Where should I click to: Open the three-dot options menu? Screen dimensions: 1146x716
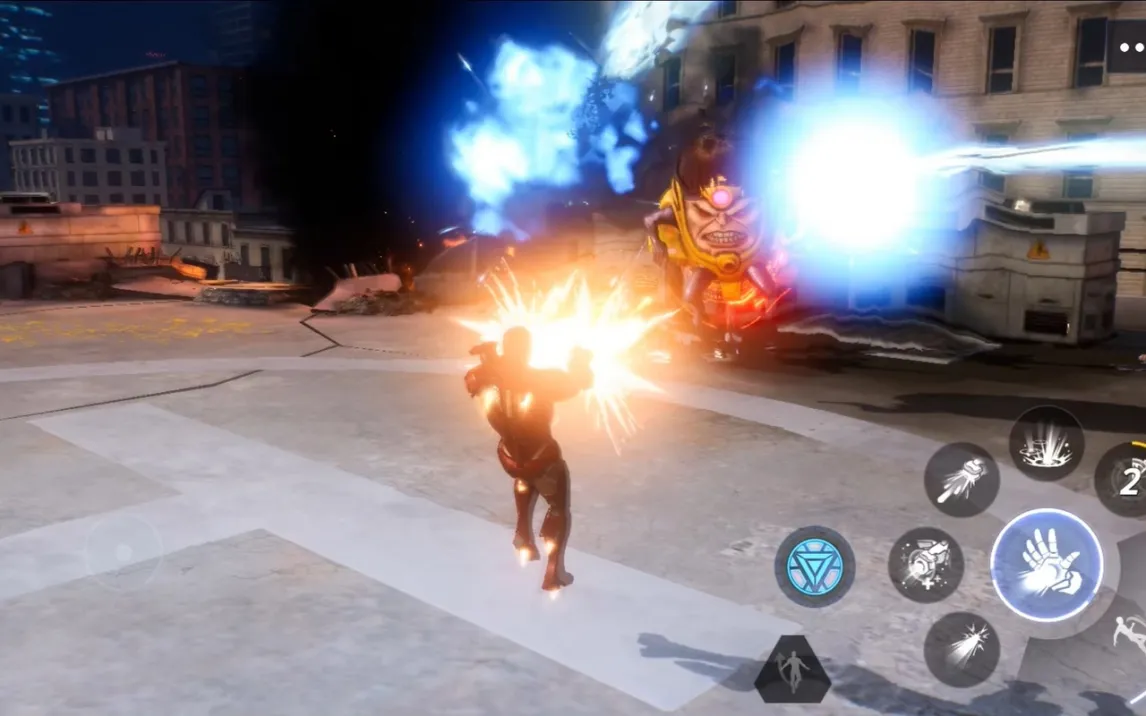pos(1130,47)
